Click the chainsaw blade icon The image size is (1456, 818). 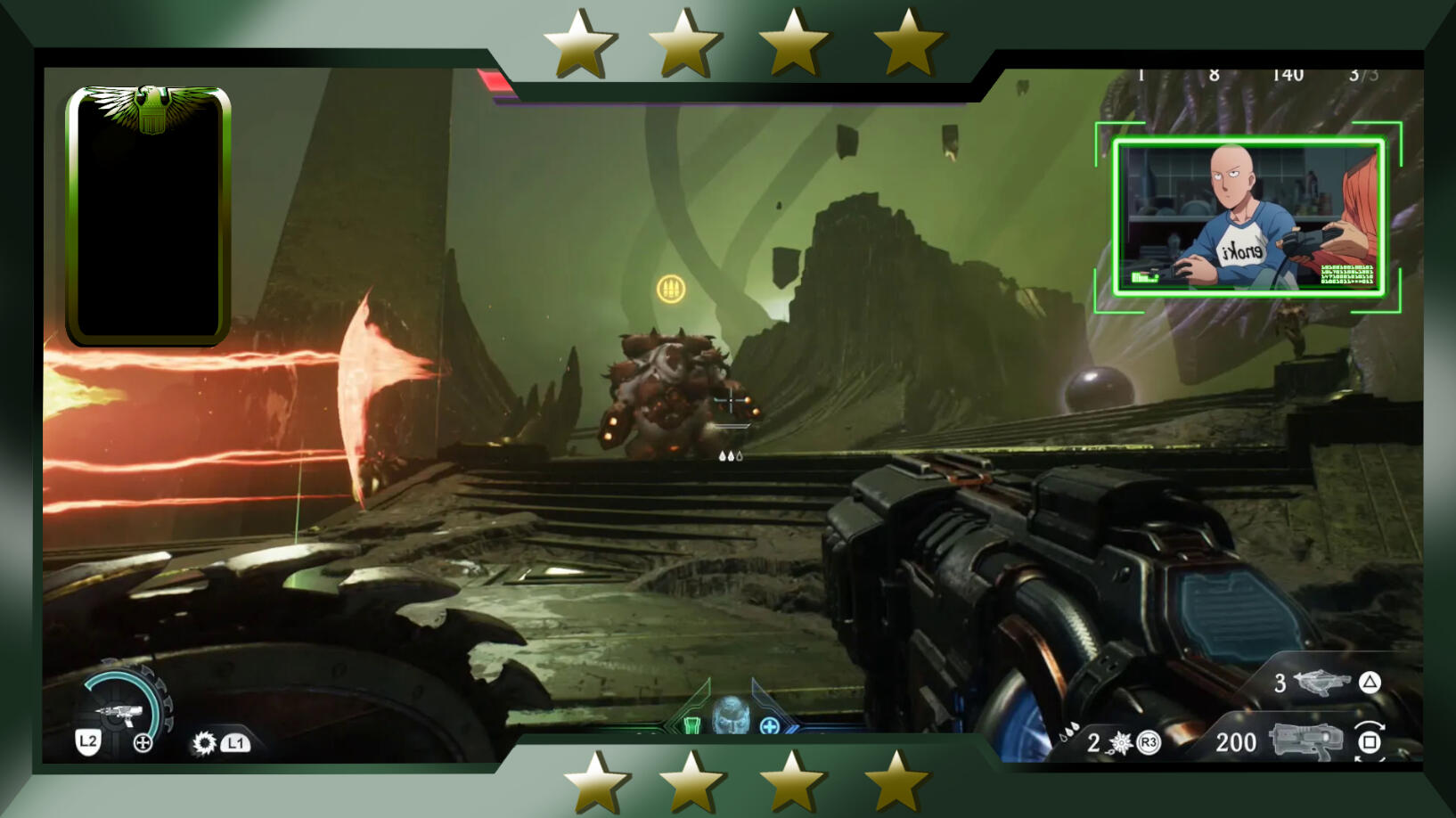(204, 742)
